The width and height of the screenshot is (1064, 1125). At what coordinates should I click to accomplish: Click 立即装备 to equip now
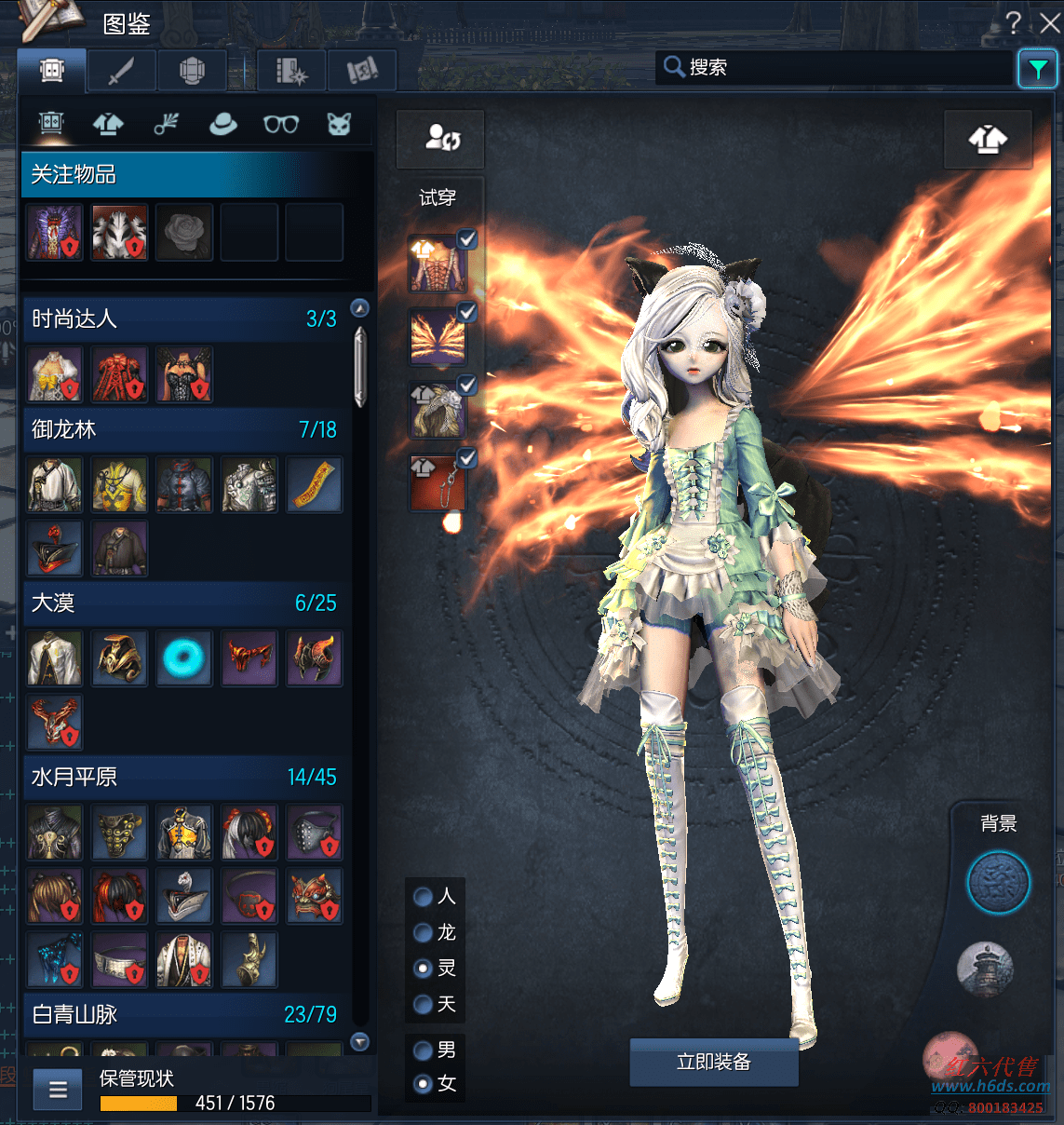(x=714, y=1062)
